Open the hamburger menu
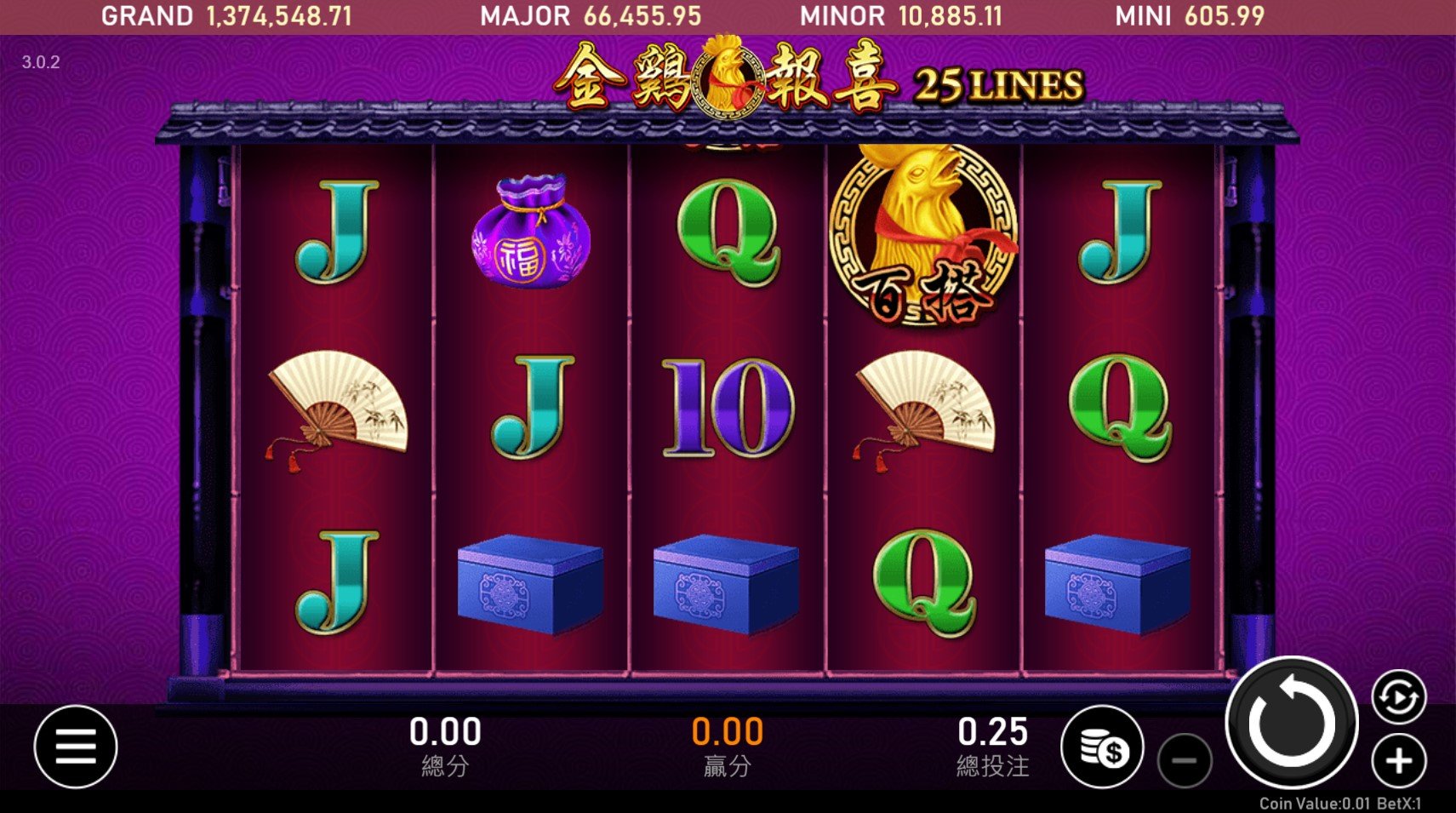 click(76, 747)
